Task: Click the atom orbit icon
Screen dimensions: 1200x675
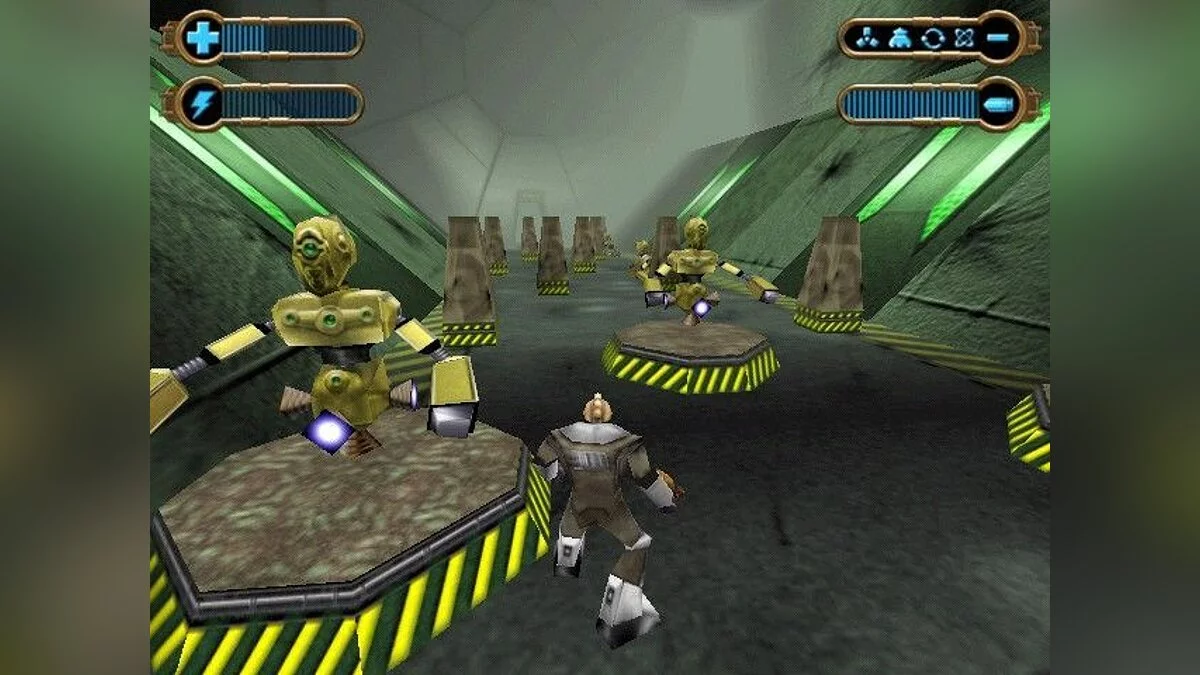Action: 964,38
